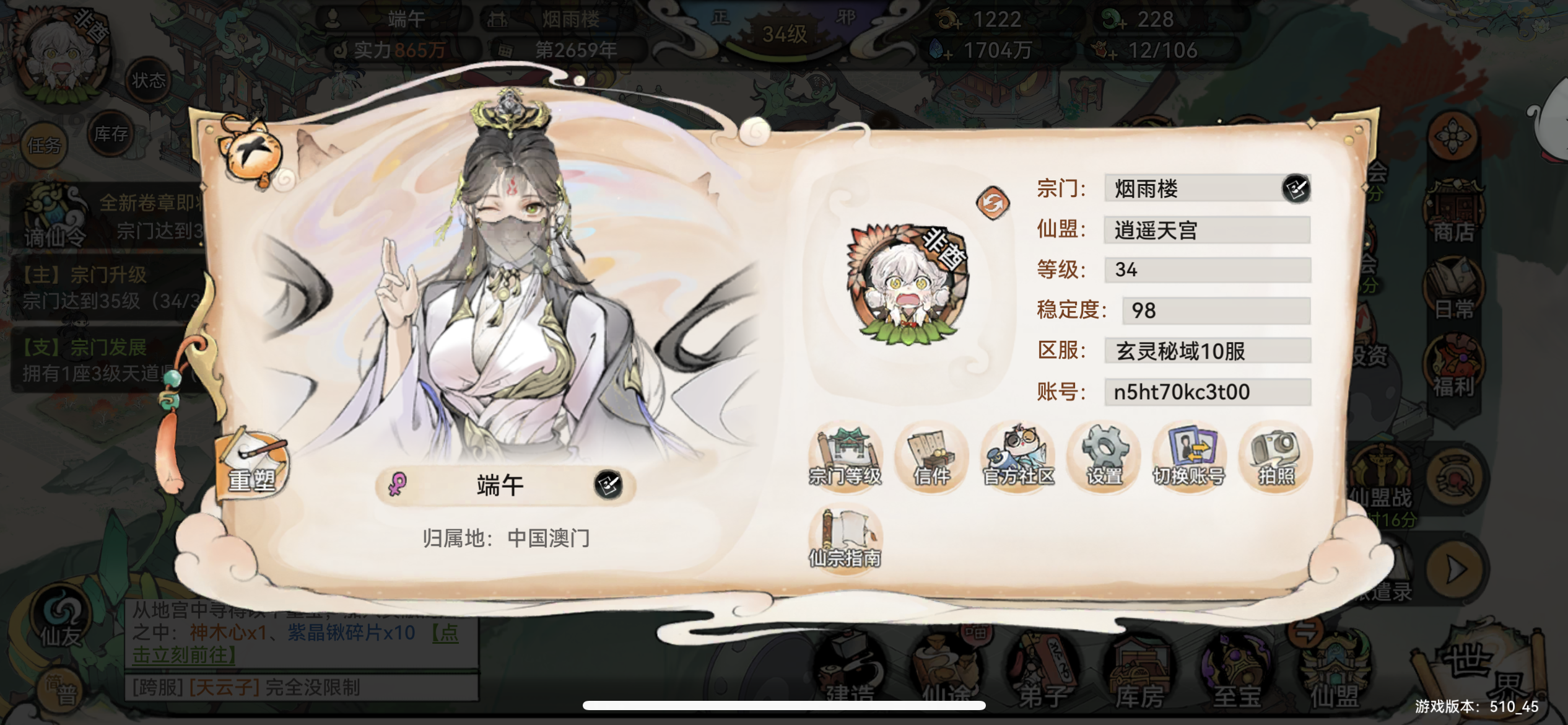Open the 官方社区 community icon
This screenshot has height=725, width=1568.
click(x=1017, y=457)
